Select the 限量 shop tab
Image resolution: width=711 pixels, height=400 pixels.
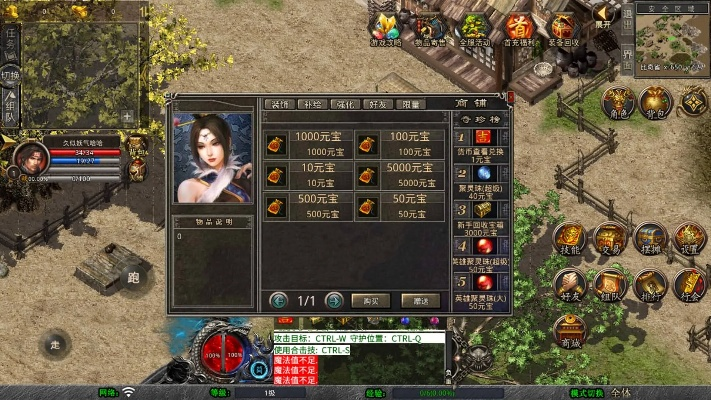[x=410, y=104]
